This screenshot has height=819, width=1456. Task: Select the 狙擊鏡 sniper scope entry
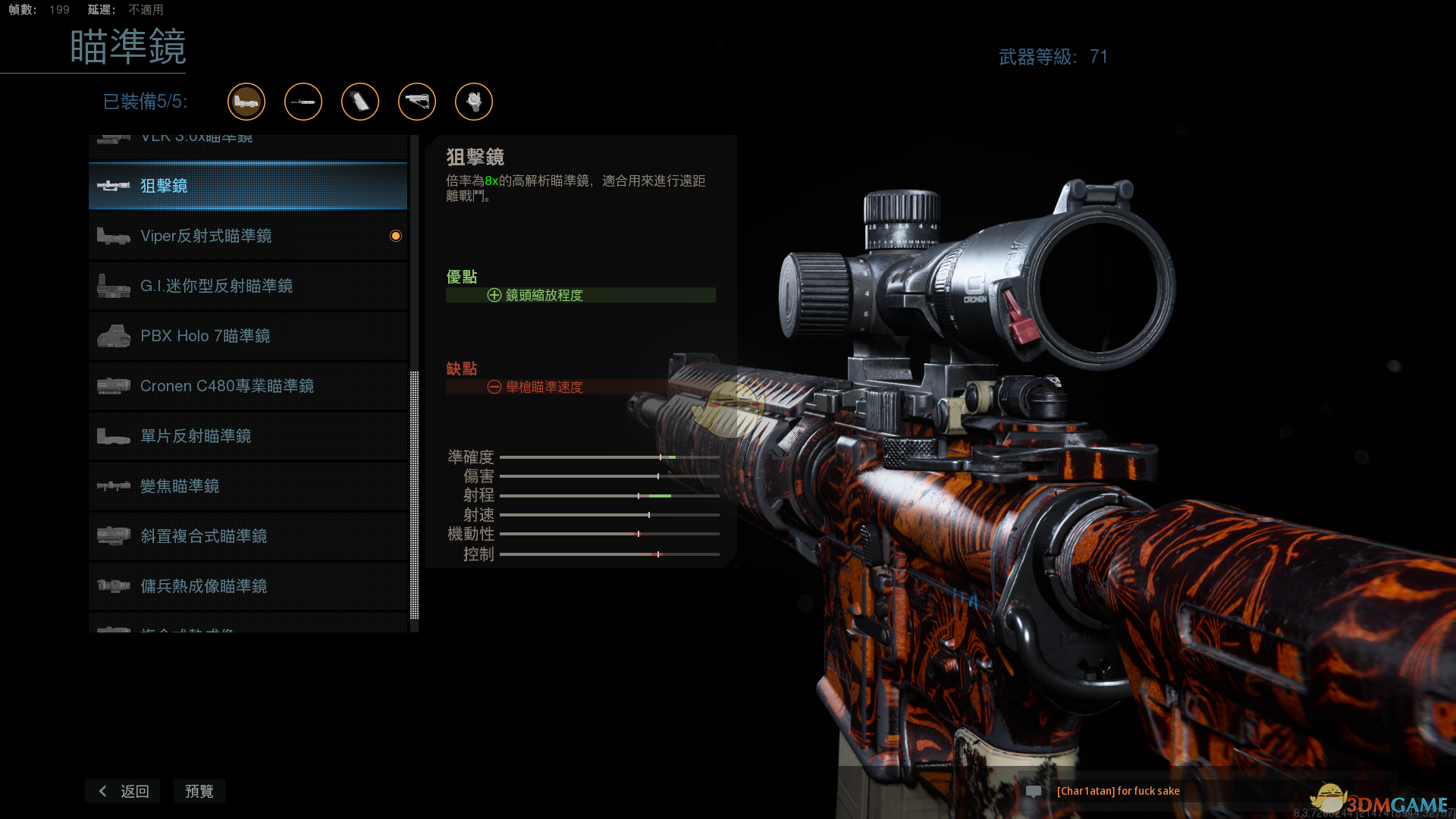[247, 186]
